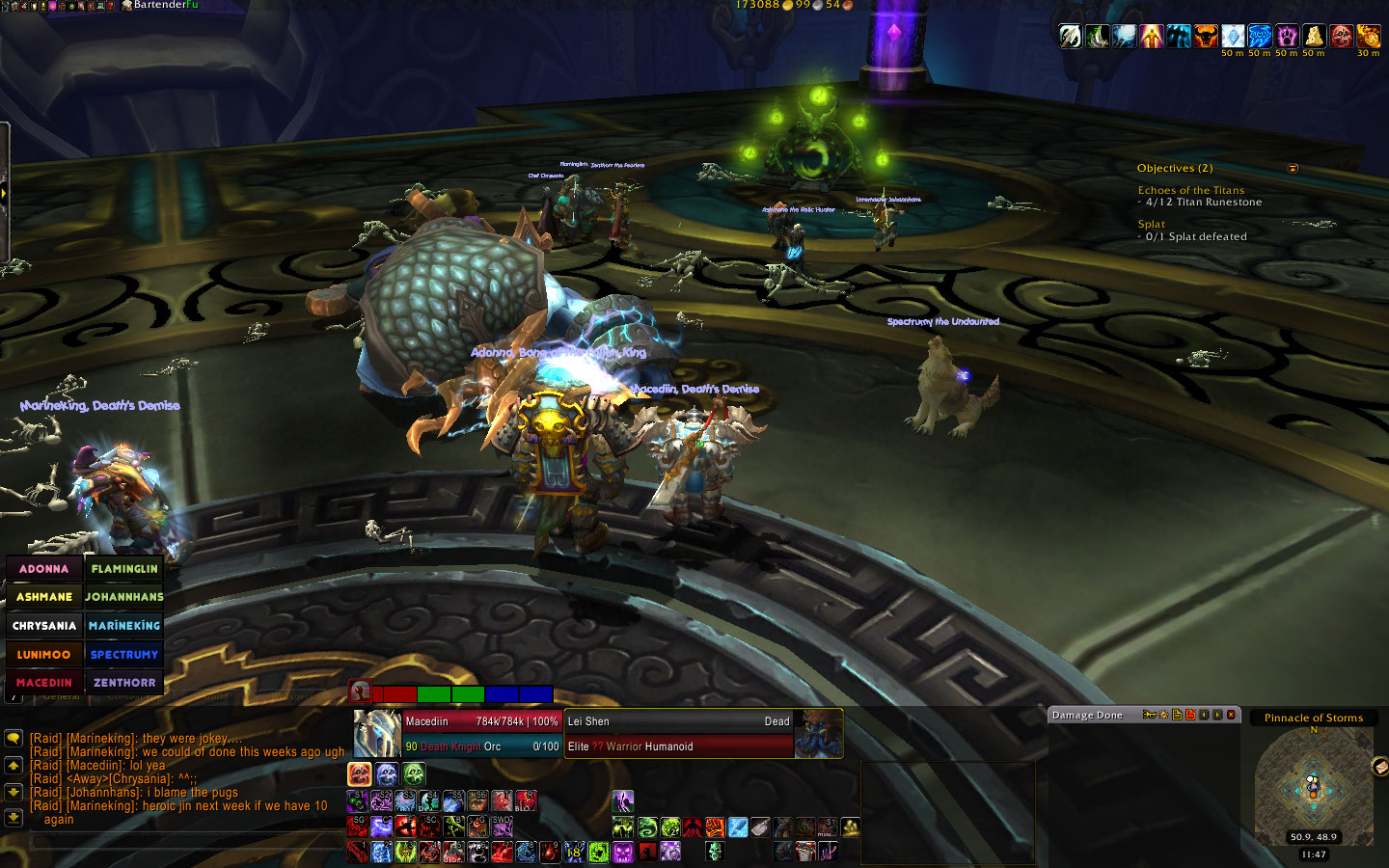This screenshot has width=1389, height=868.
Task: Open the Pinnacle of Storms minimap
Action: (1313, 788)
